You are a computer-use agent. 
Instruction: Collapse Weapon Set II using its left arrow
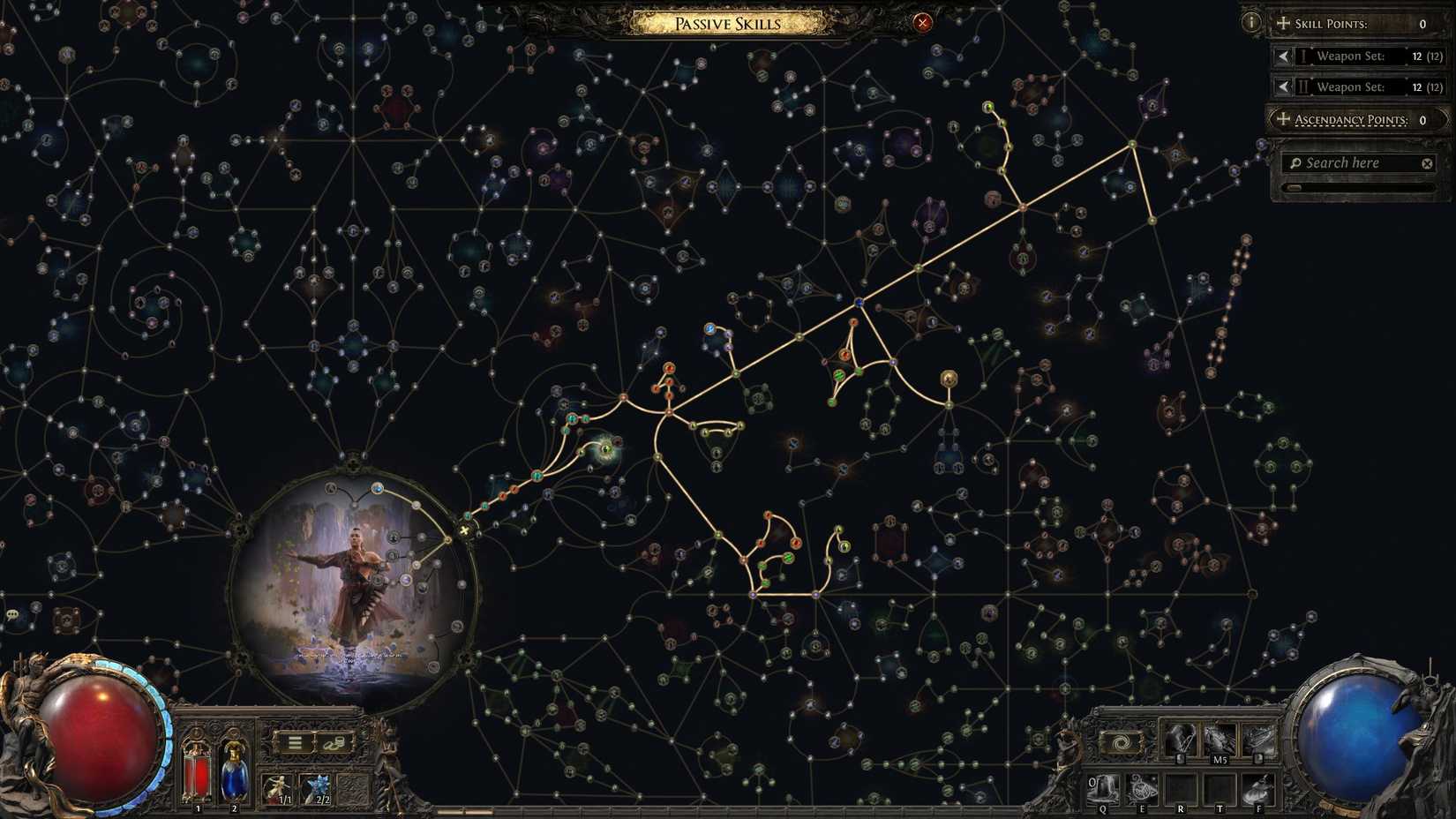[x=1282, y=86]
